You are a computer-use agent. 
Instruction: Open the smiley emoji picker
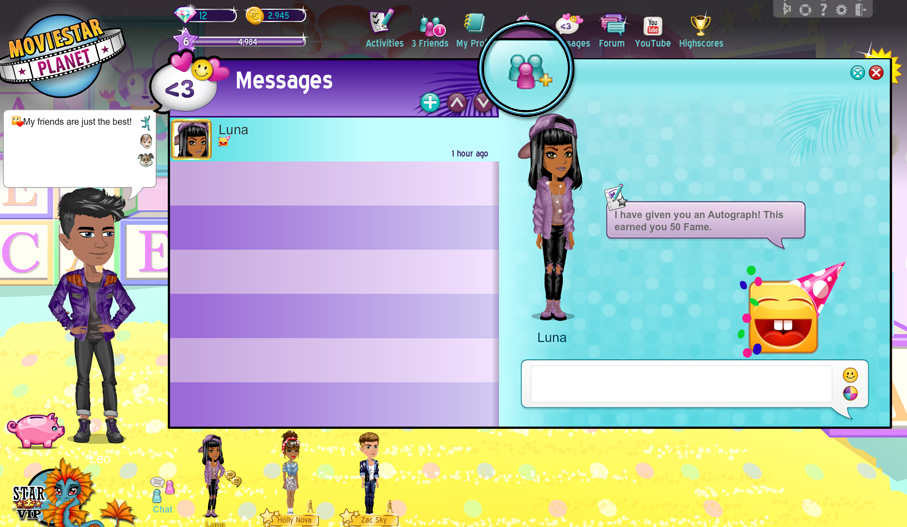click(850, 375)
